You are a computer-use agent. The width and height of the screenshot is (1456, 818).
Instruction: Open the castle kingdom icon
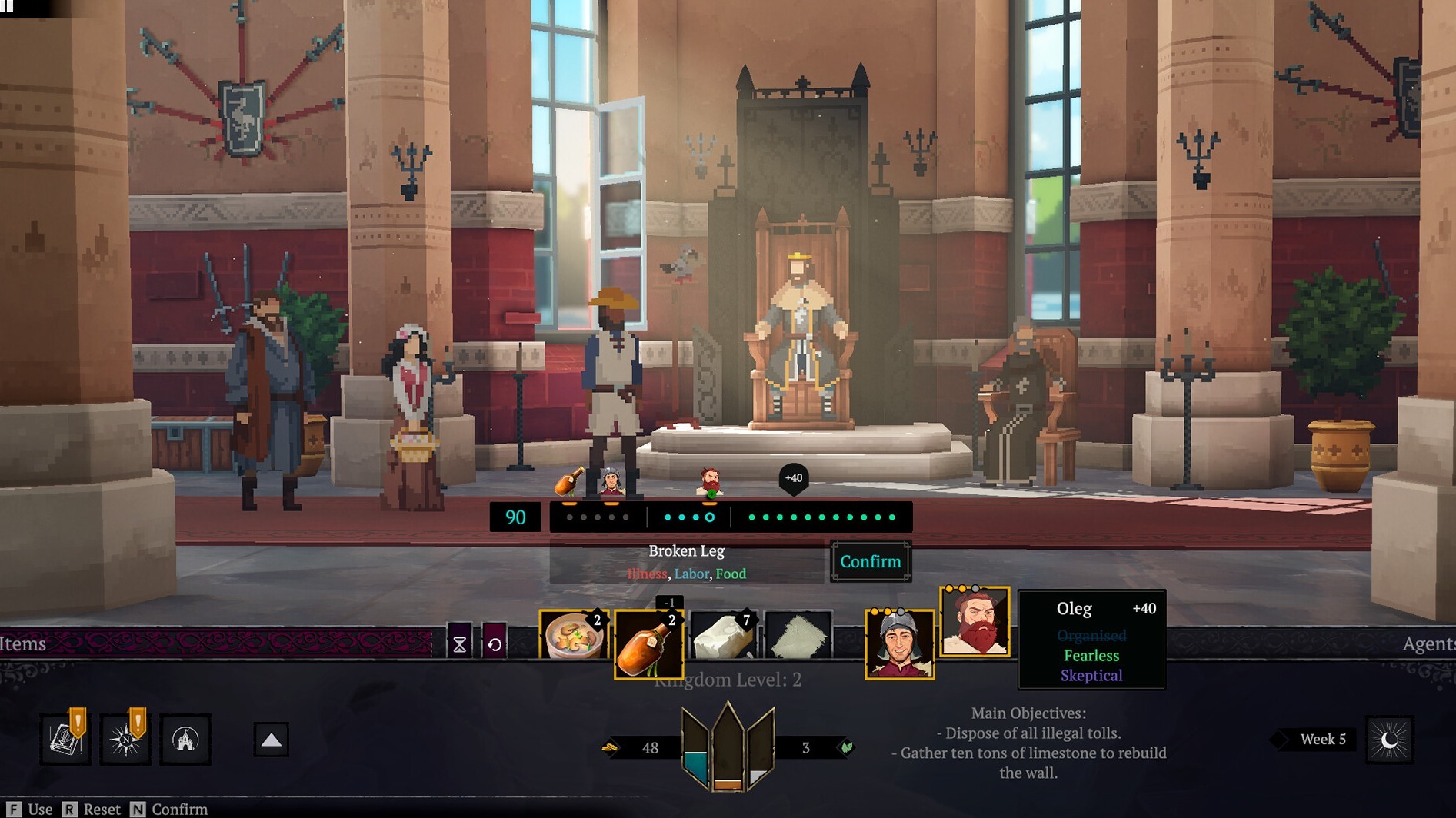185,739
